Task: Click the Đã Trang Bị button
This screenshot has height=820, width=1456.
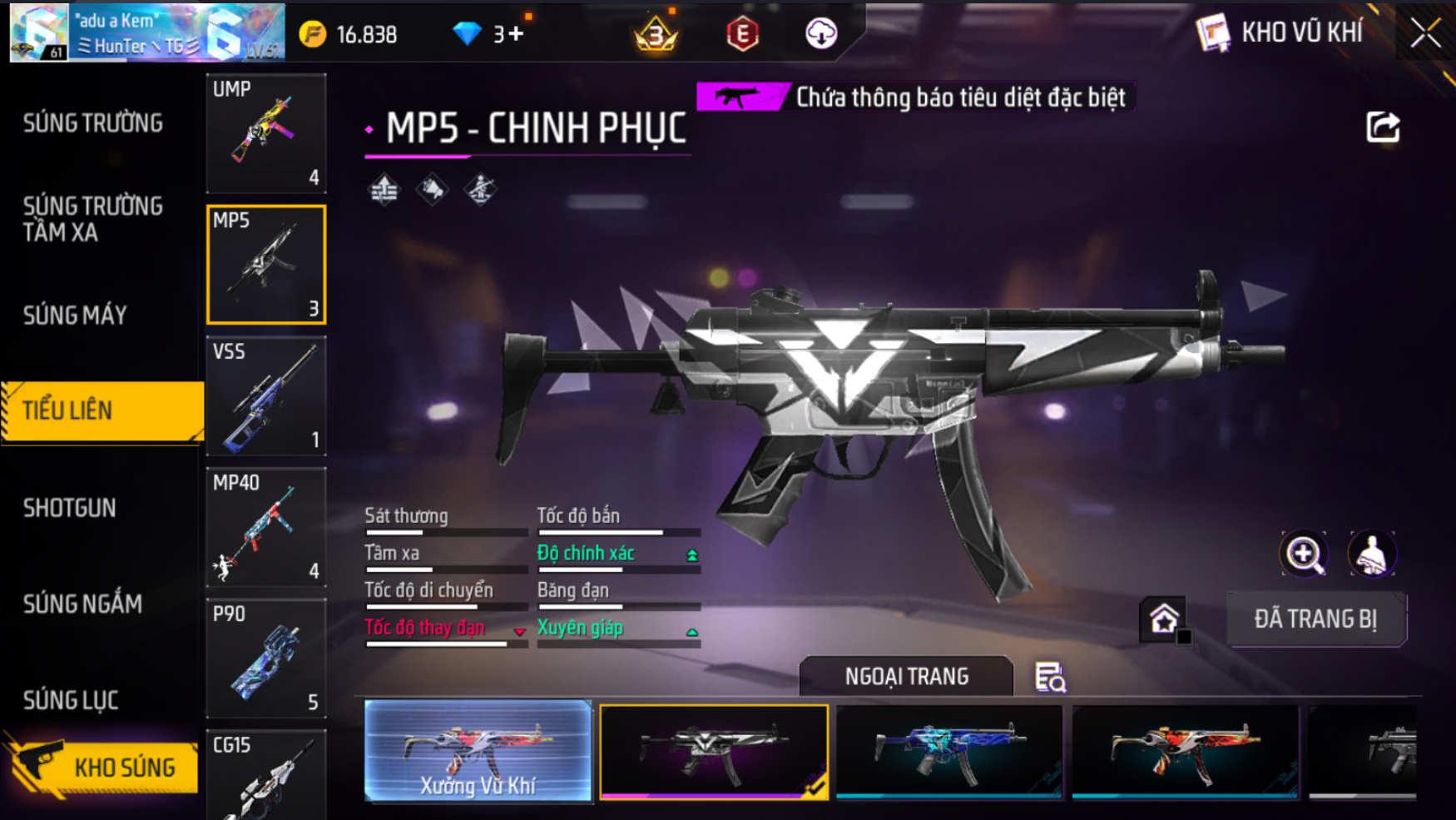Action: pos(1315,619)
